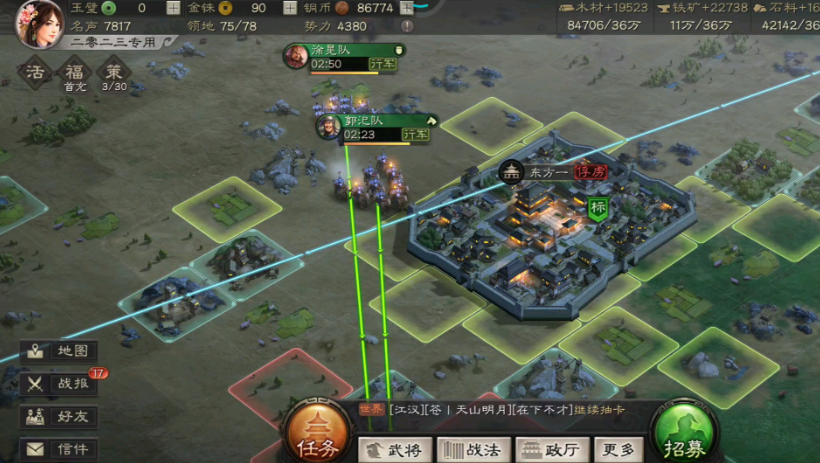Open the 地图 map panel
Image resolution: width=820 pixels, height=463 pixels.
pyautogui.click(x=61, y=352)
